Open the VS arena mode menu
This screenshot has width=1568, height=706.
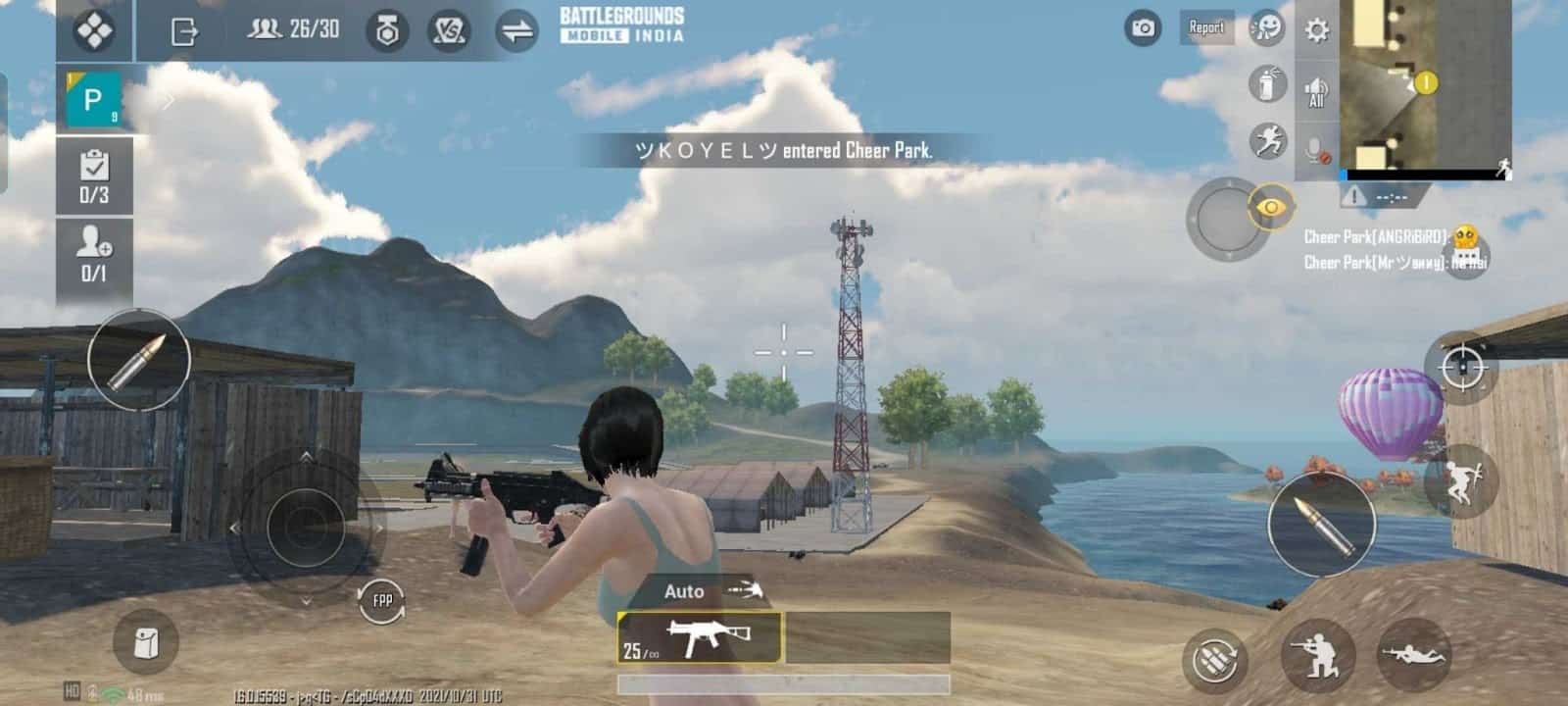[x=449, y=30]
